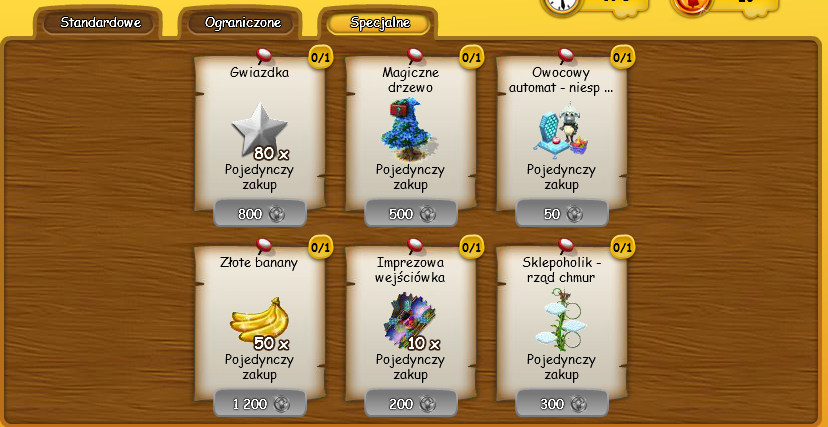
Task: Select the Specjalne tab
Action: click(x=379, y=22)
